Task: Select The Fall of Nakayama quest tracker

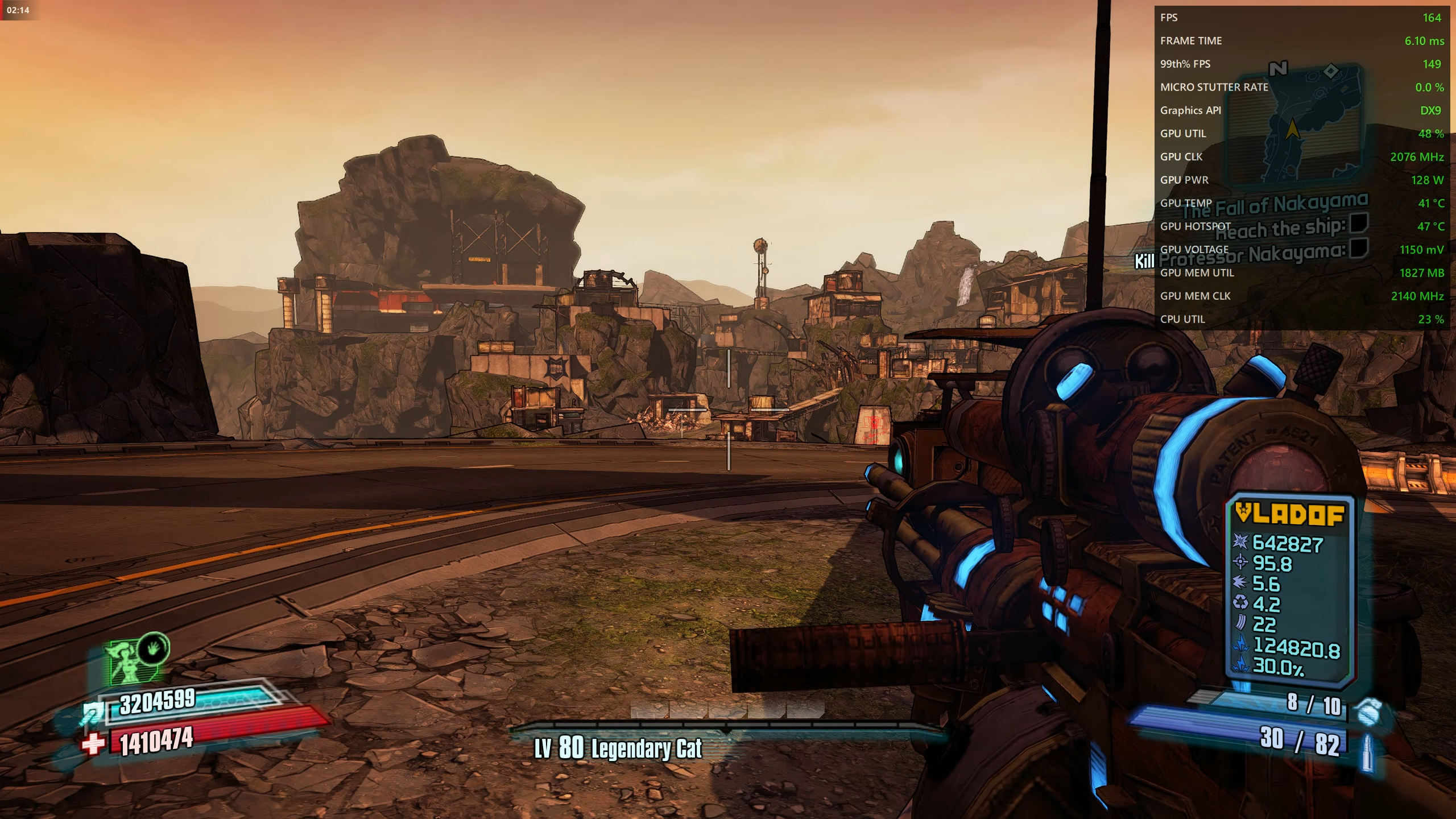Action: [x=1274, y=205]
